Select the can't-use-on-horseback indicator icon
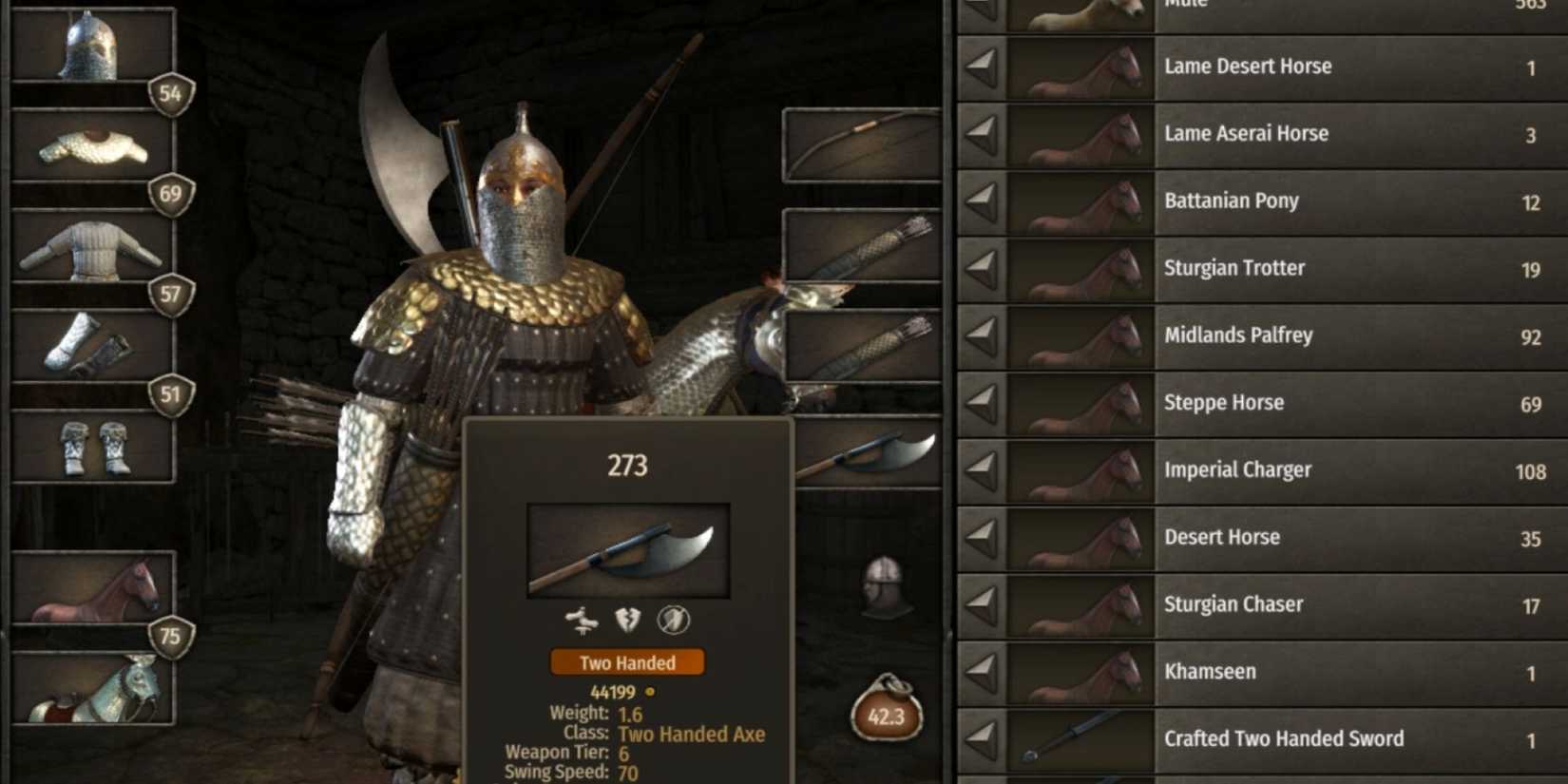This screenshot has width=1568, height=784. (672, 621)
